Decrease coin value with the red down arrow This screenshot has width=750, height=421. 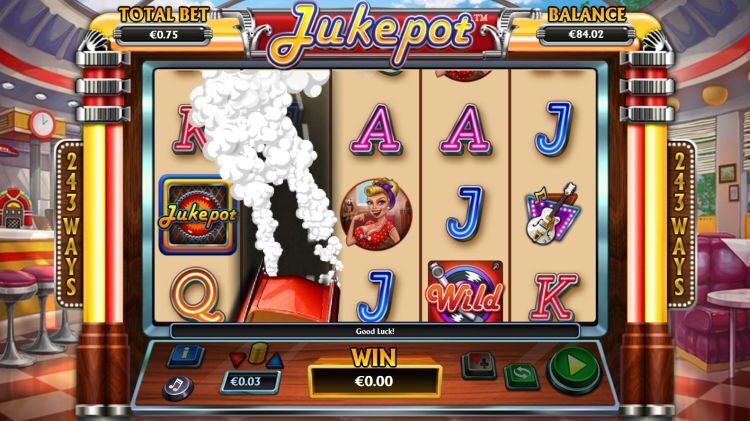[236, 358]
